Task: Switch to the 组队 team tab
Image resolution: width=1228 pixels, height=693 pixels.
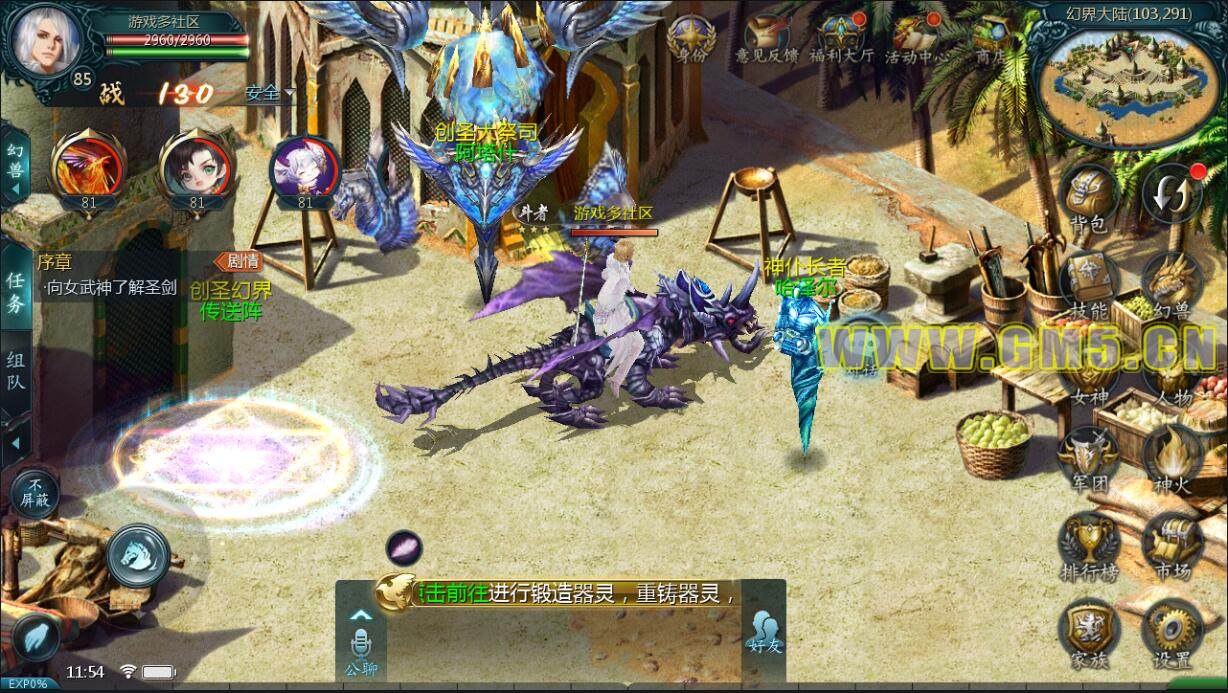Action: click(16, 371)
